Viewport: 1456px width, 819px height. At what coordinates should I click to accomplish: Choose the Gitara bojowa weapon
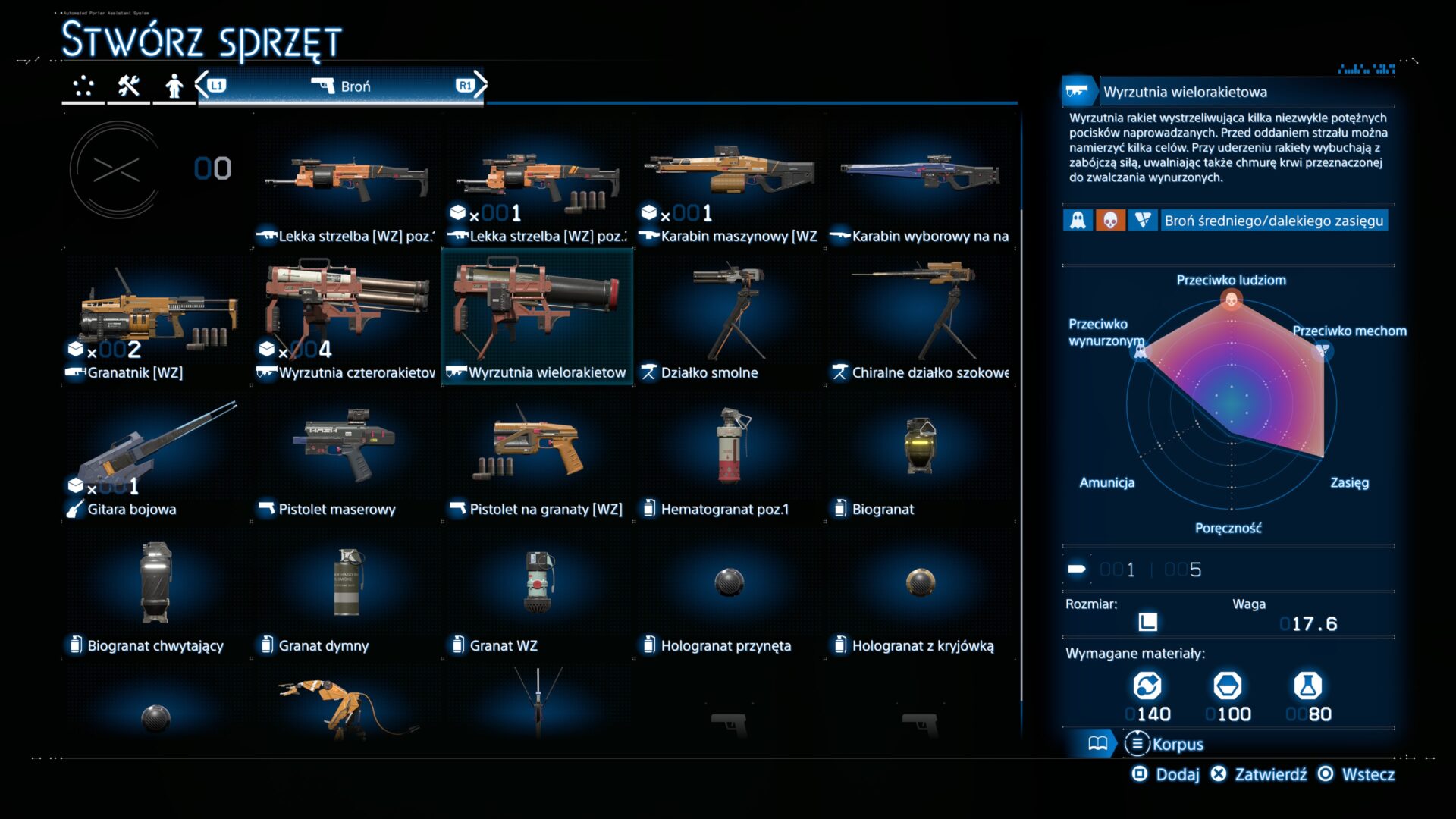click(x=157, y=457)
